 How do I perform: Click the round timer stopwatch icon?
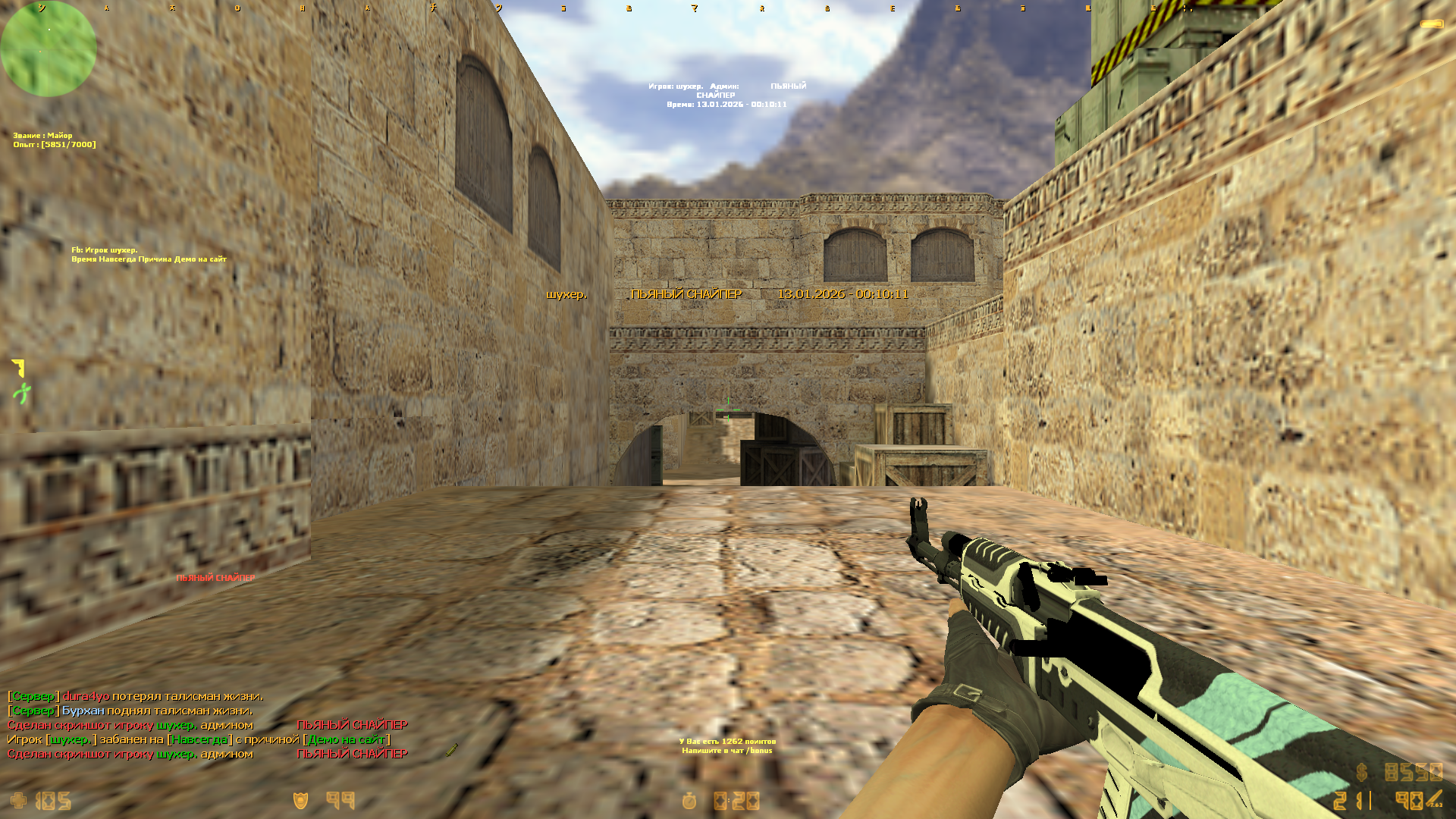point(689,801)
